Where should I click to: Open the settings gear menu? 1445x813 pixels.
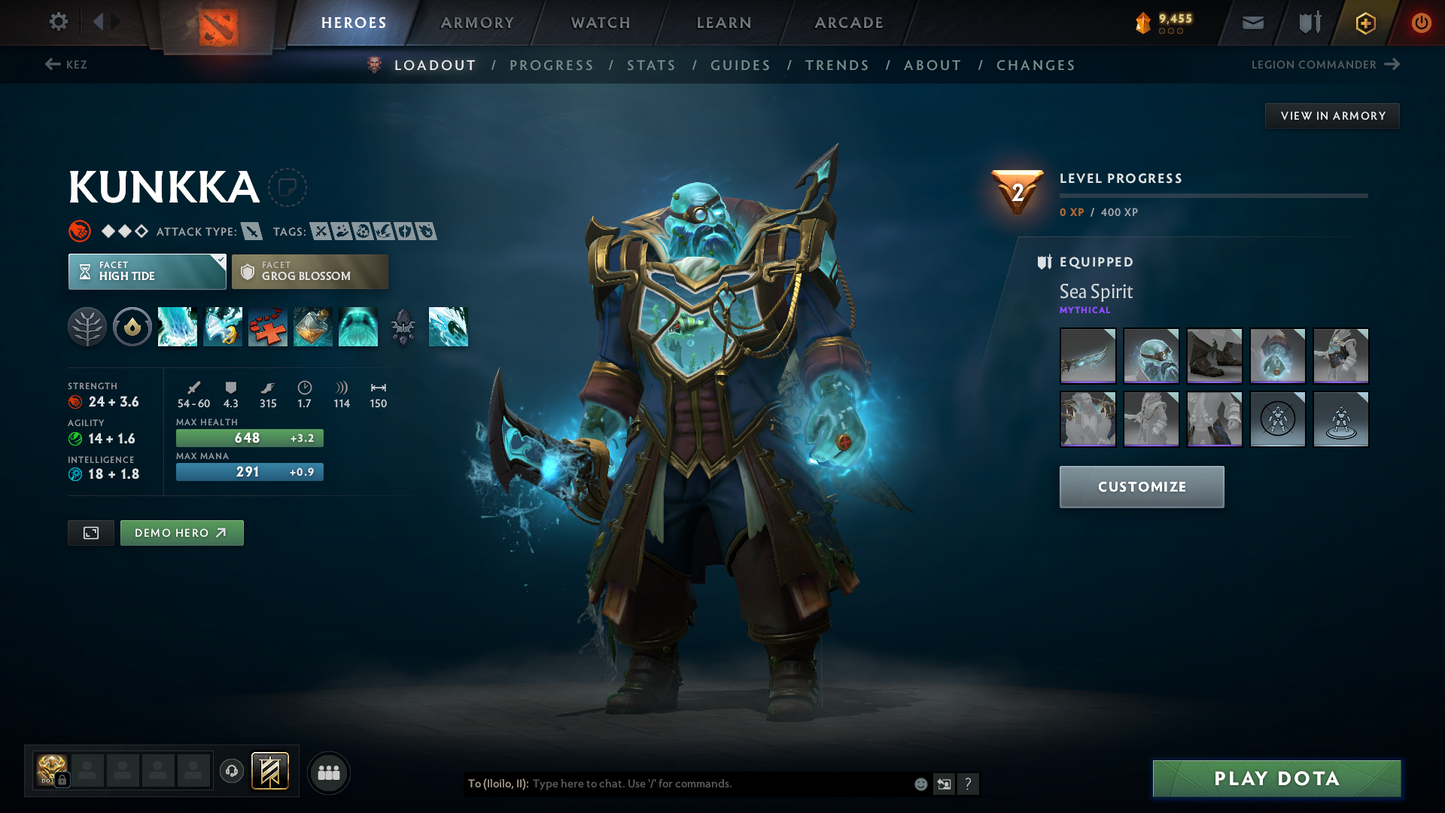click(59, 22)
